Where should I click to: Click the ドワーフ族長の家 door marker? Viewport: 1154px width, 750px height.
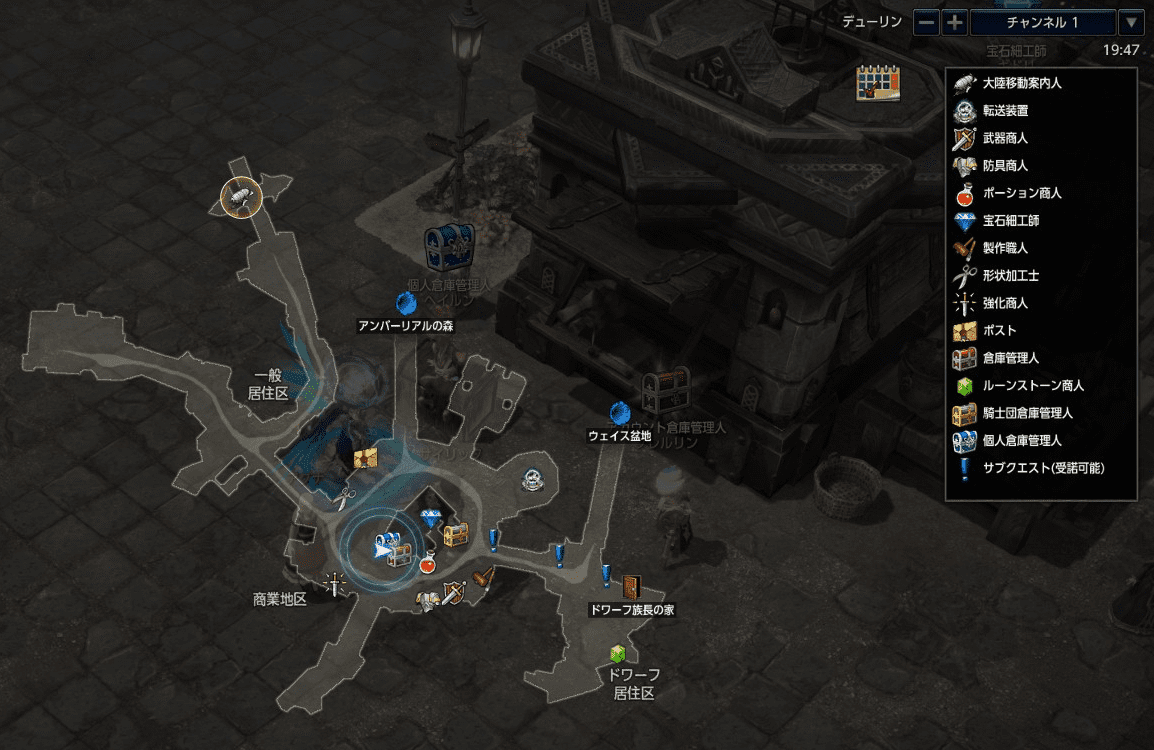(631, 587)
